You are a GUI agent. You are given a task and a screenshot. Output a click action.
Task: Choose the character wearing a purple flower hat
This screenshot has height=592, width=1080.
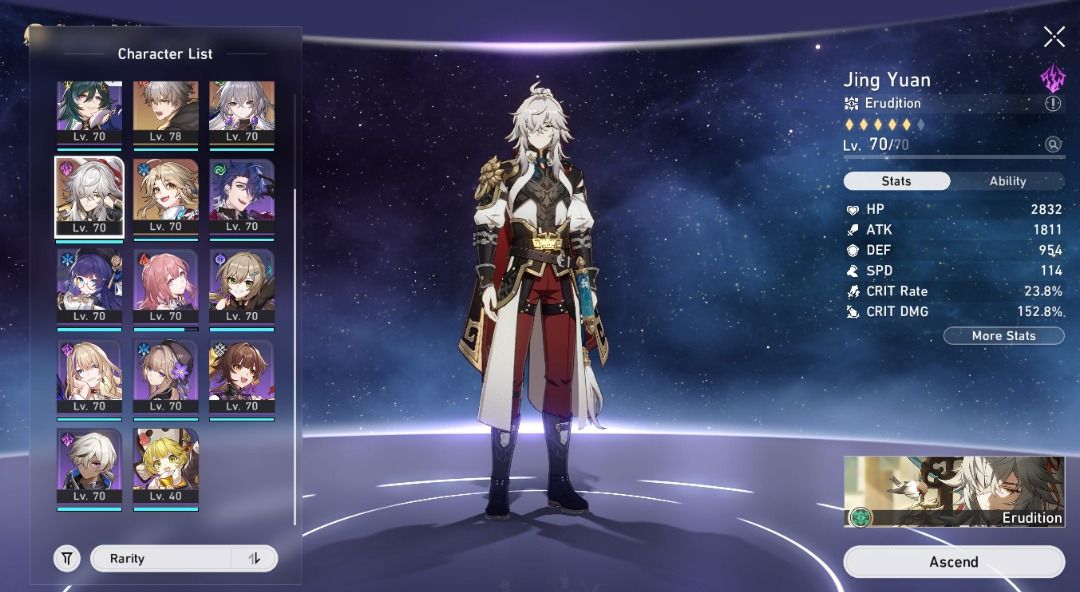coord(166,376)
